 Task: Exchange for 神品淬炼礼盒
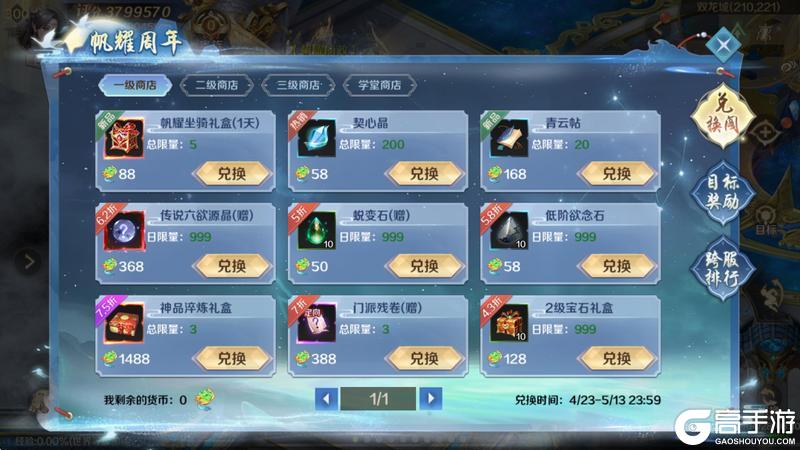tap(231, 358)
